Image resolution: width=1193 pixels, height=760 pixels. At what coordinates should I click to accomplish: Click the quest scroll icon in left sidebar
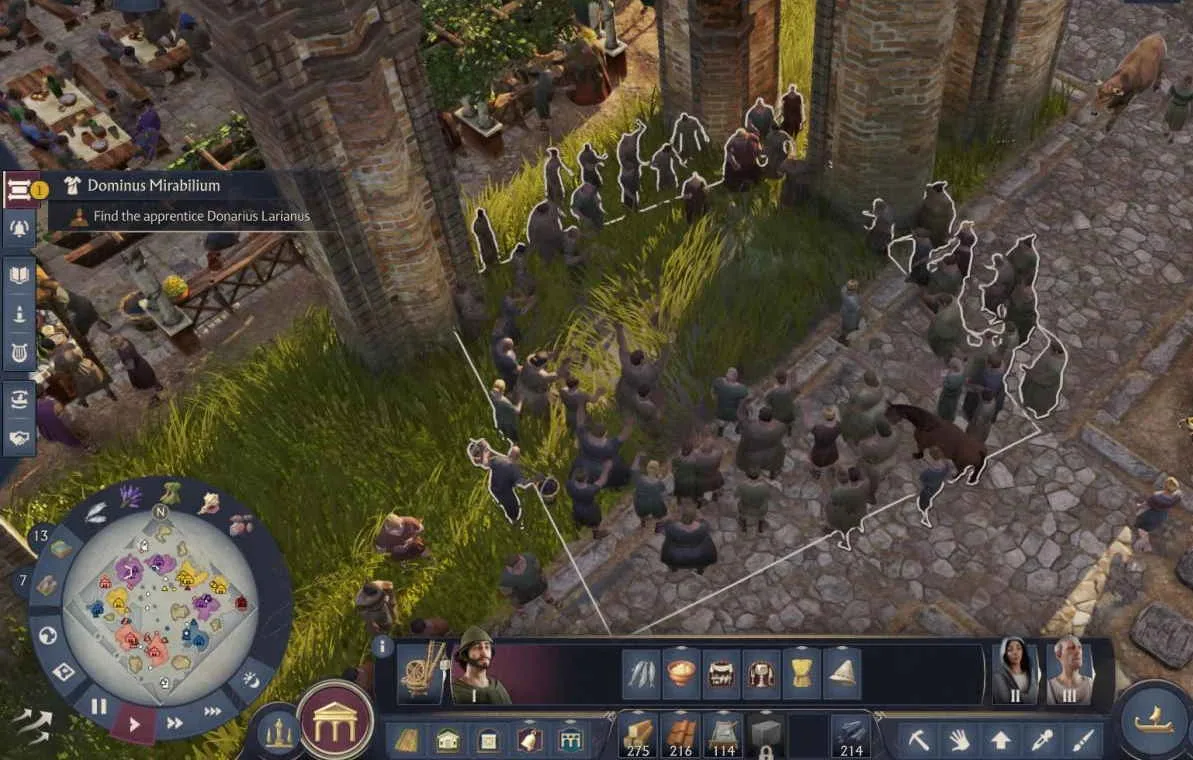click(x=20, y=187)
